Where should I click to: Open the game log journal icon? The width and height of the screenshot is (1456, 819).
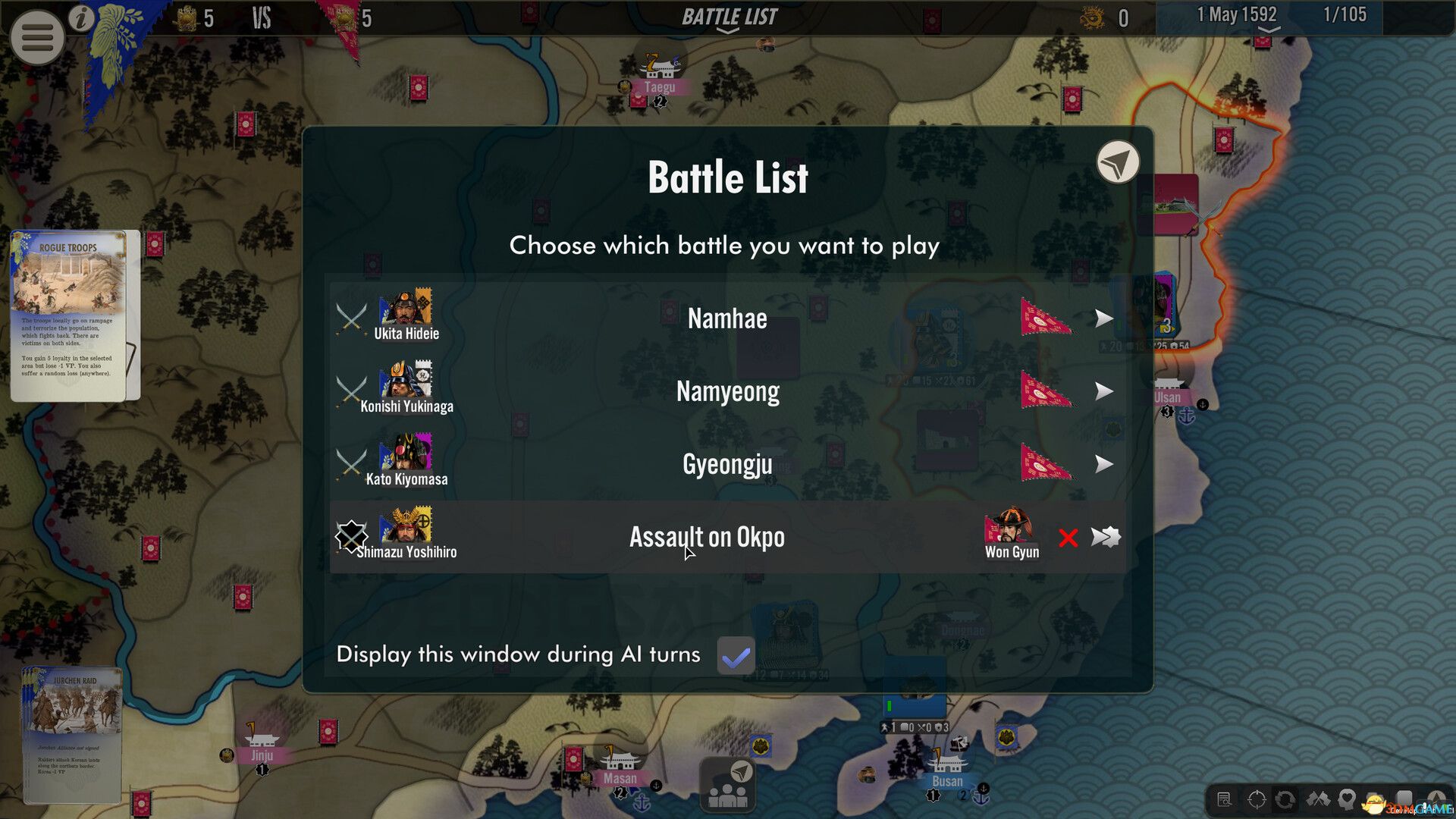(x=1223, y=799)
